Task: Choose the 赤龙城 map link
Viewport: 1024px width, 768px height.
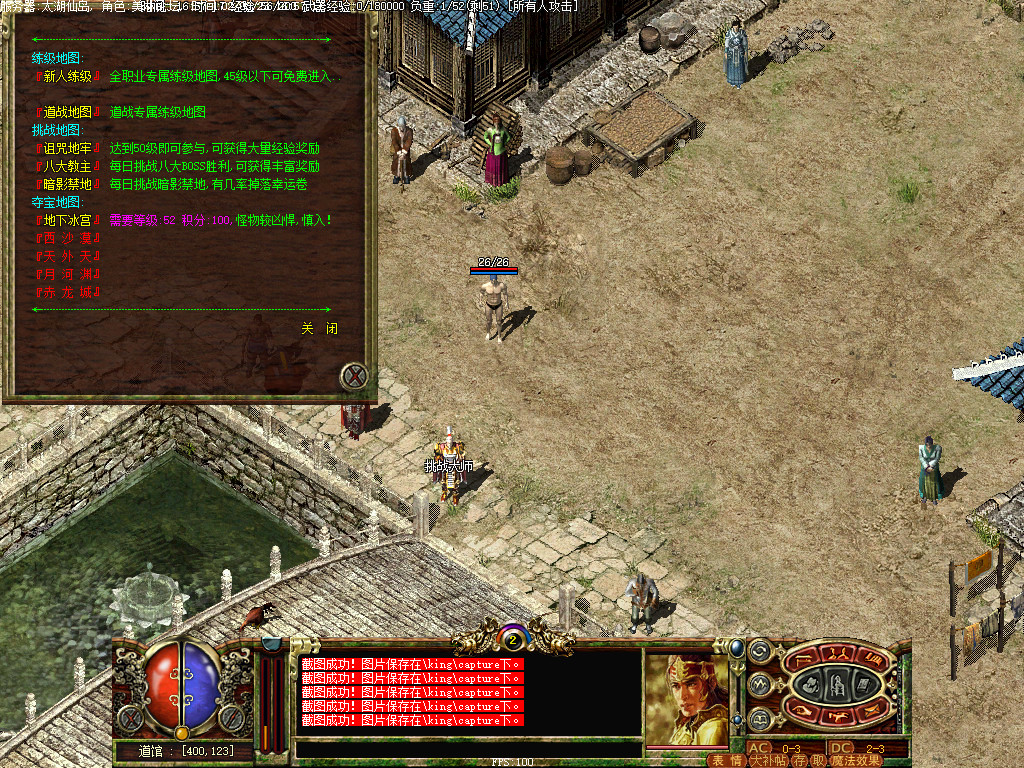Action: (x=68, y=292)
